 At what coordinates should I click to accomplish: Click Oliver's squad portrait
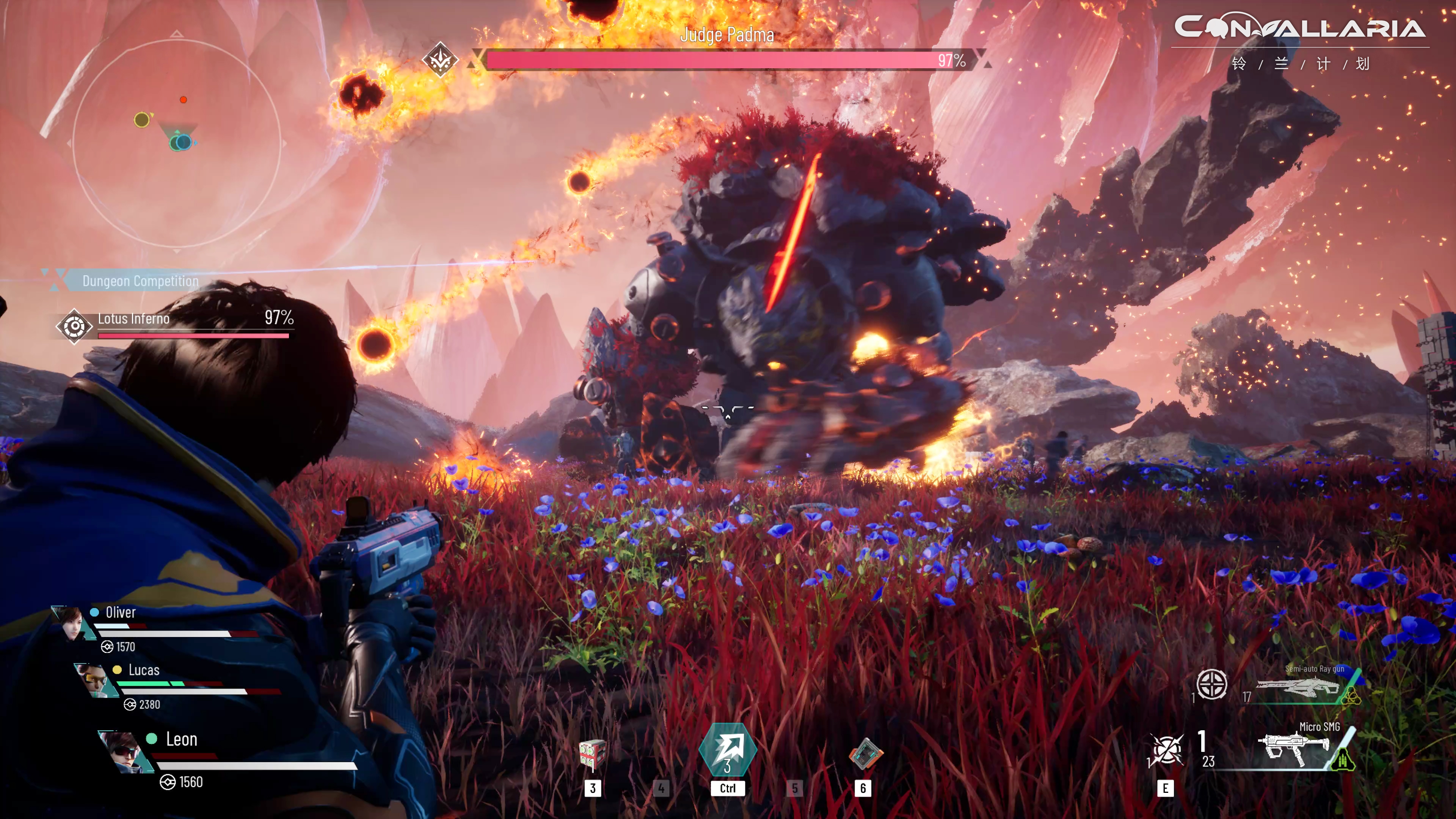[72, 624]
